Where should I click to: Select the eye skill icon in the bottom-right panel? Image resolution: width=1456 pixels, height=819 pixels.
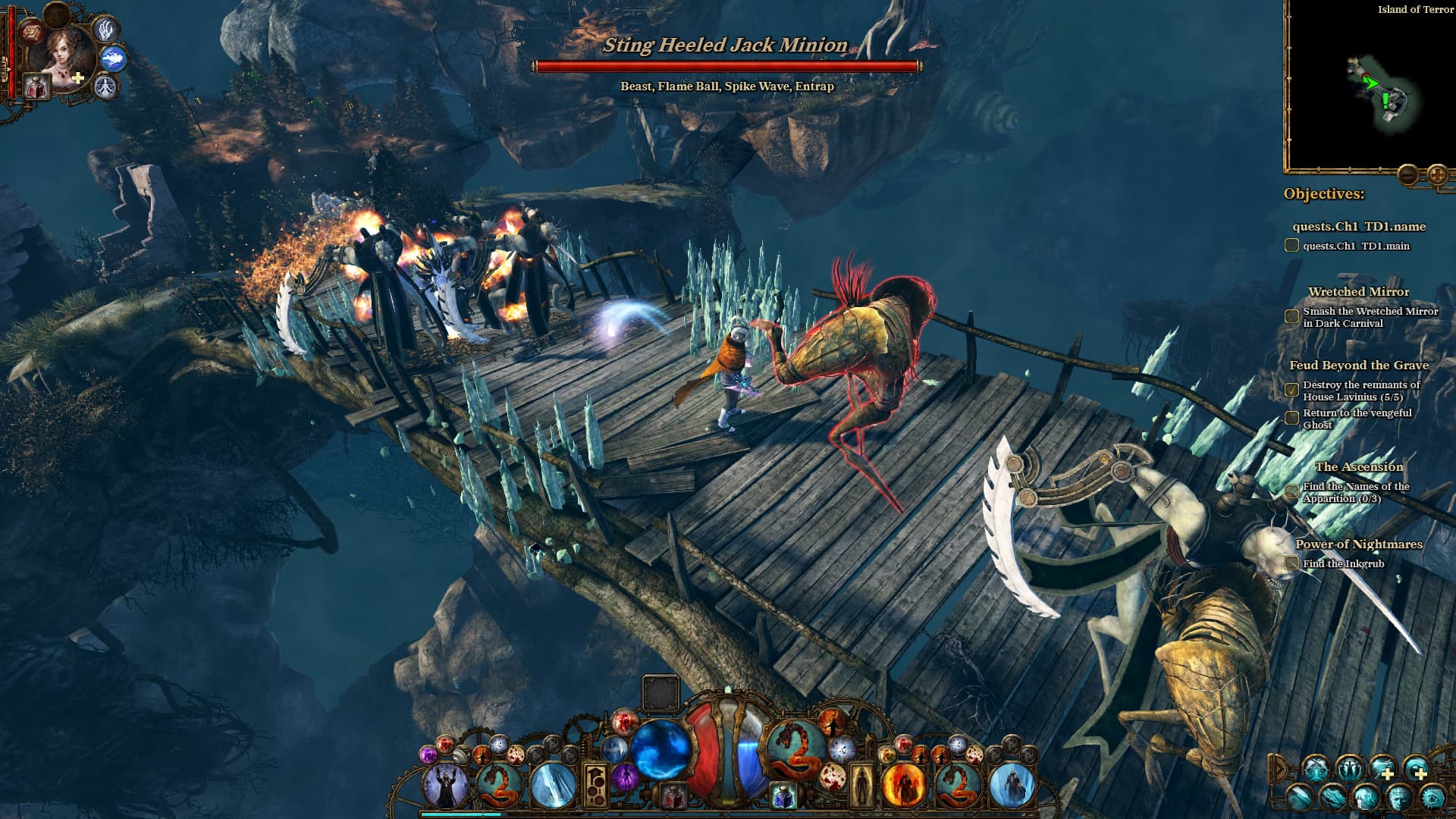pyautogui.click(x=1431, y=798)
